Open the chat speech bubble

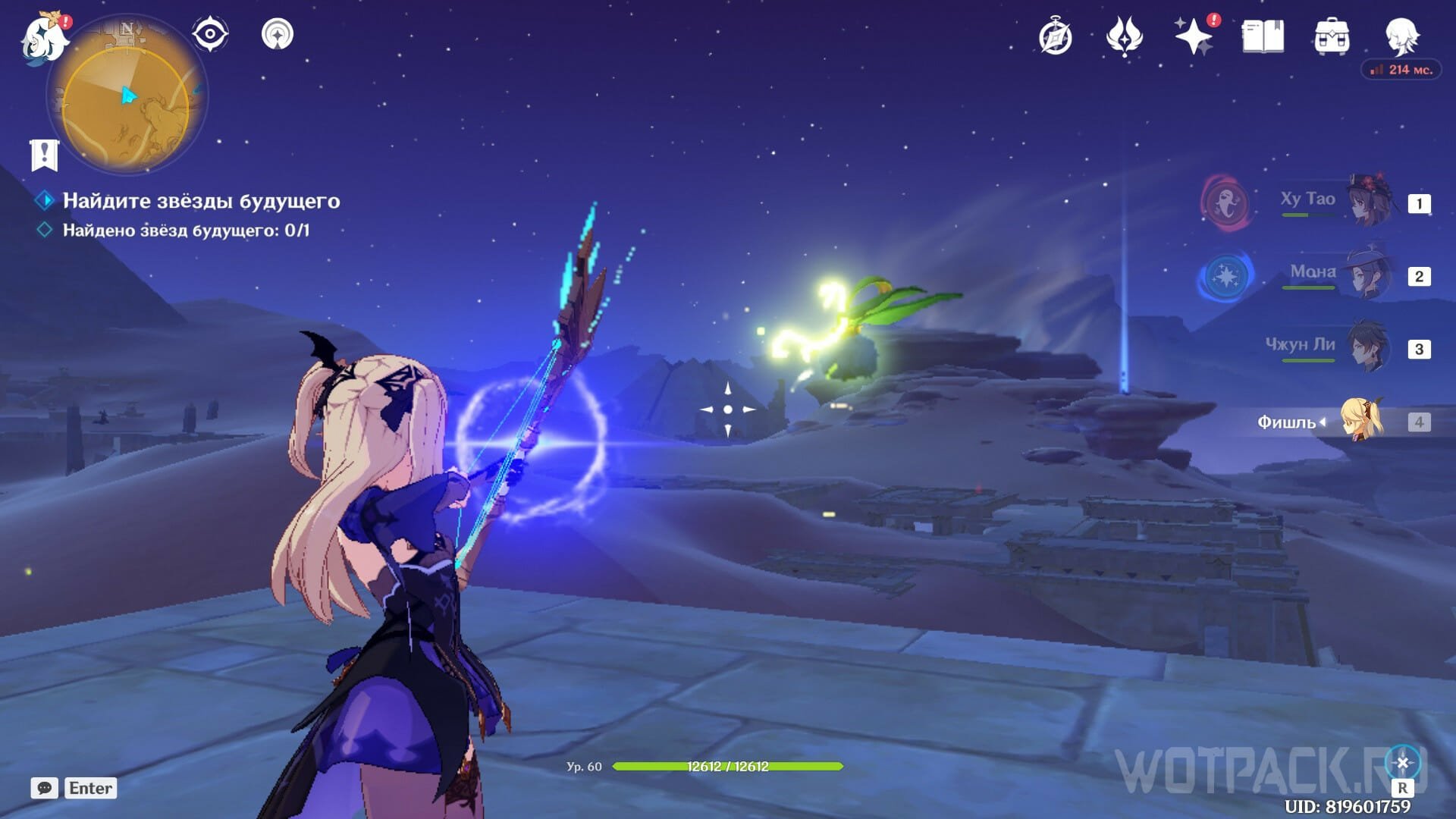point(45,788)
